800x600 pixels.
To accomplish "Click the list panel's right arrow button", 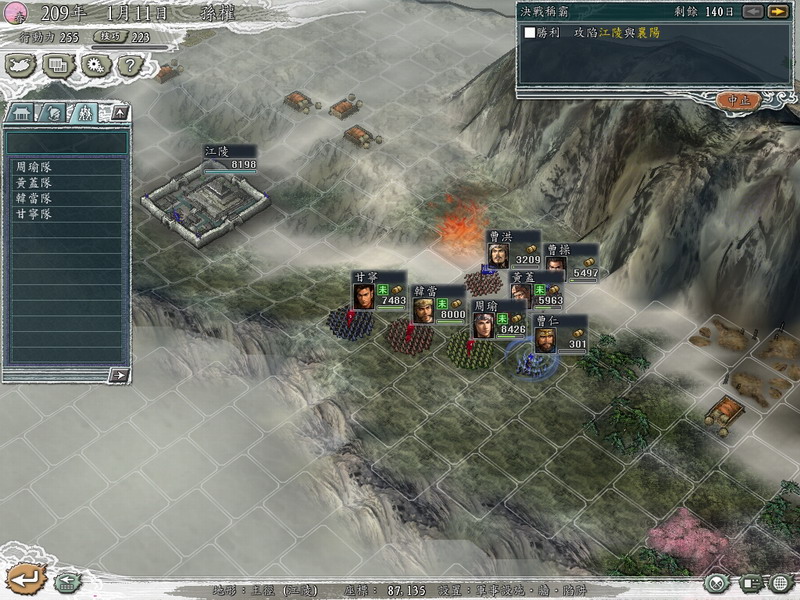I will coord(119,375).
